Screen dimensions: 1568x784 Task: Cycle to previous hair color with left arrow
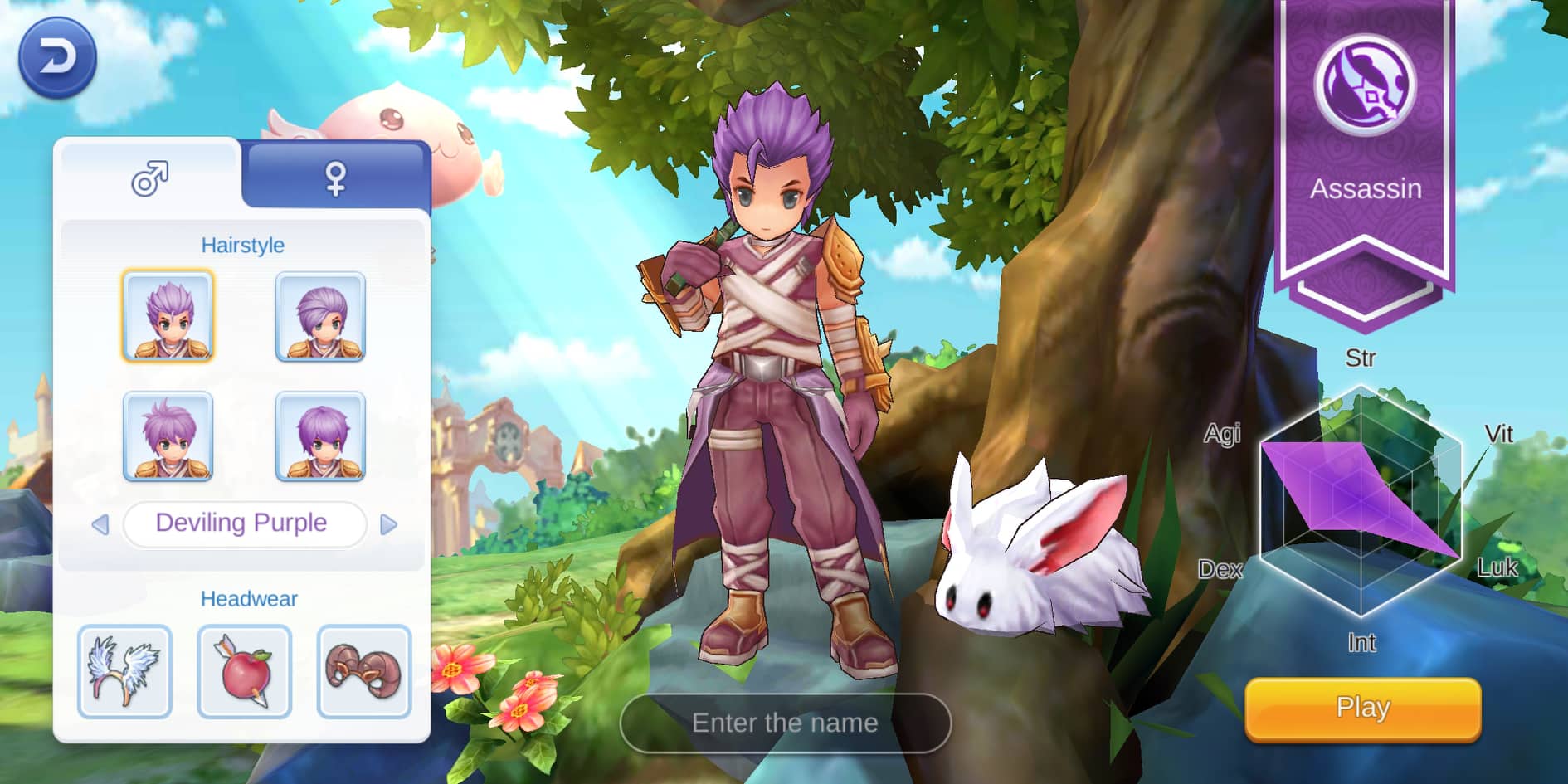click(x=101, y=523)
